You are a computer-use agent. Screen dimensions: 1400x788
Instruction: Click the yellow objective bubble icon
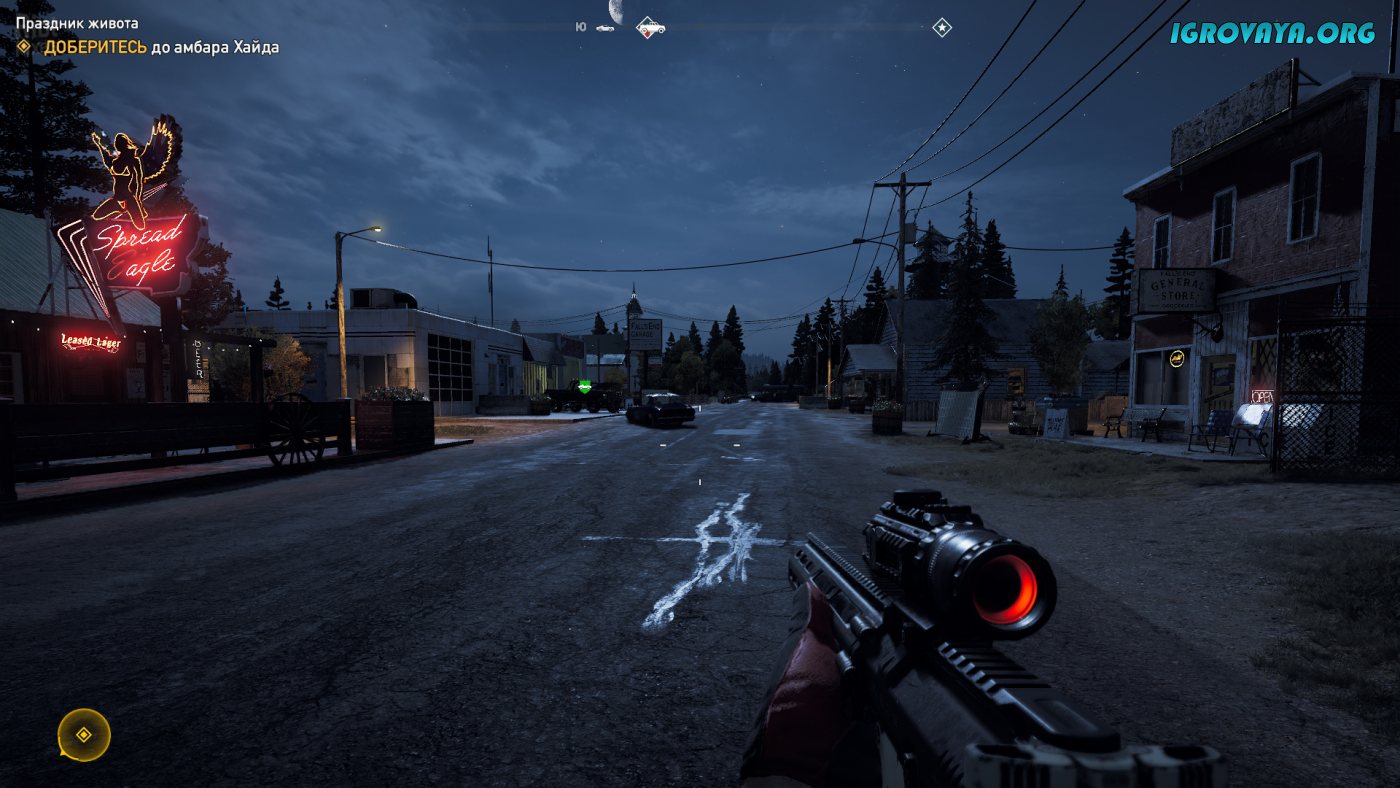click(x=84, y=735)
